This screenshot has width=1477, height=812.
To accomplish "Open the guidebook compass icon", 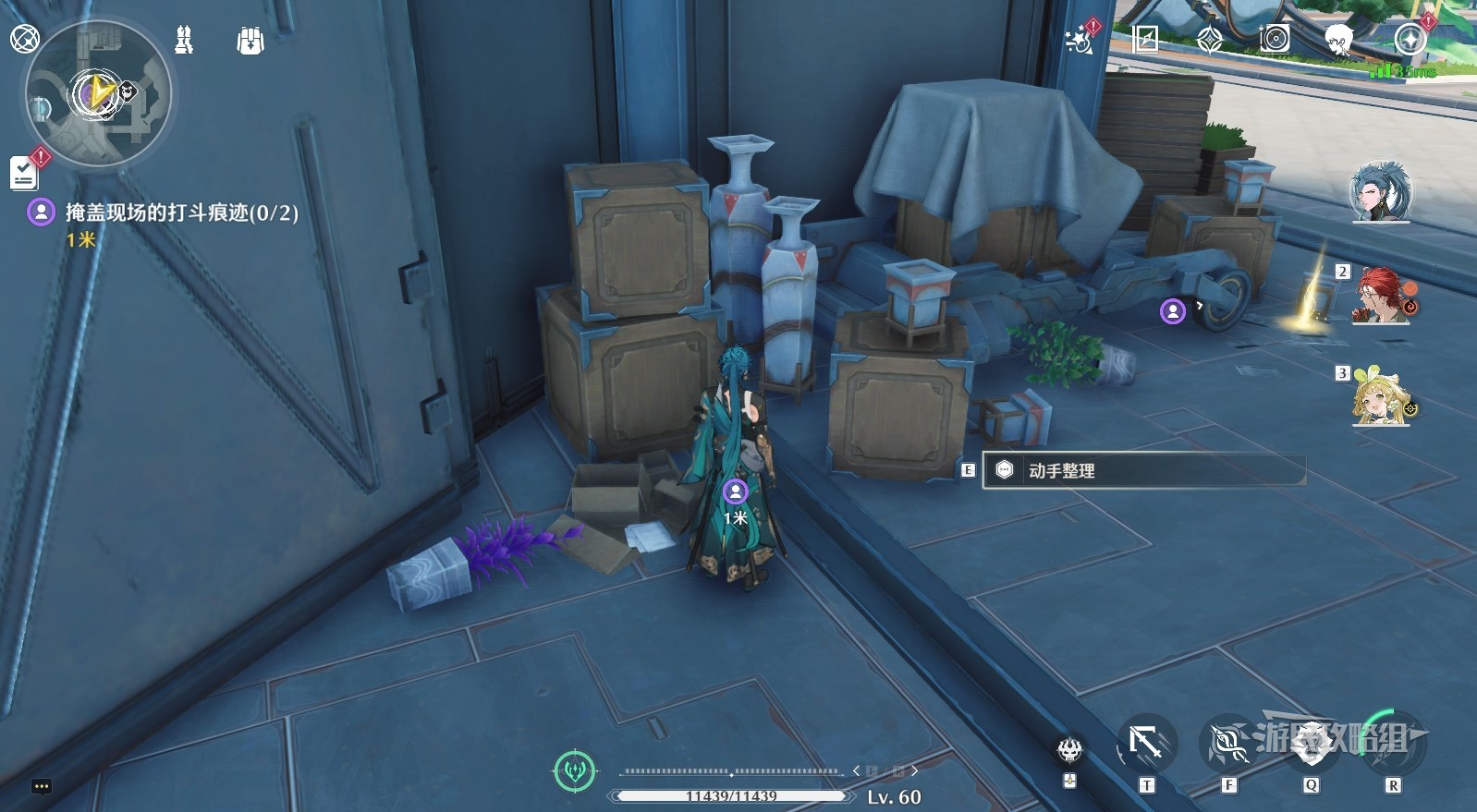I will click(1145, 40).
